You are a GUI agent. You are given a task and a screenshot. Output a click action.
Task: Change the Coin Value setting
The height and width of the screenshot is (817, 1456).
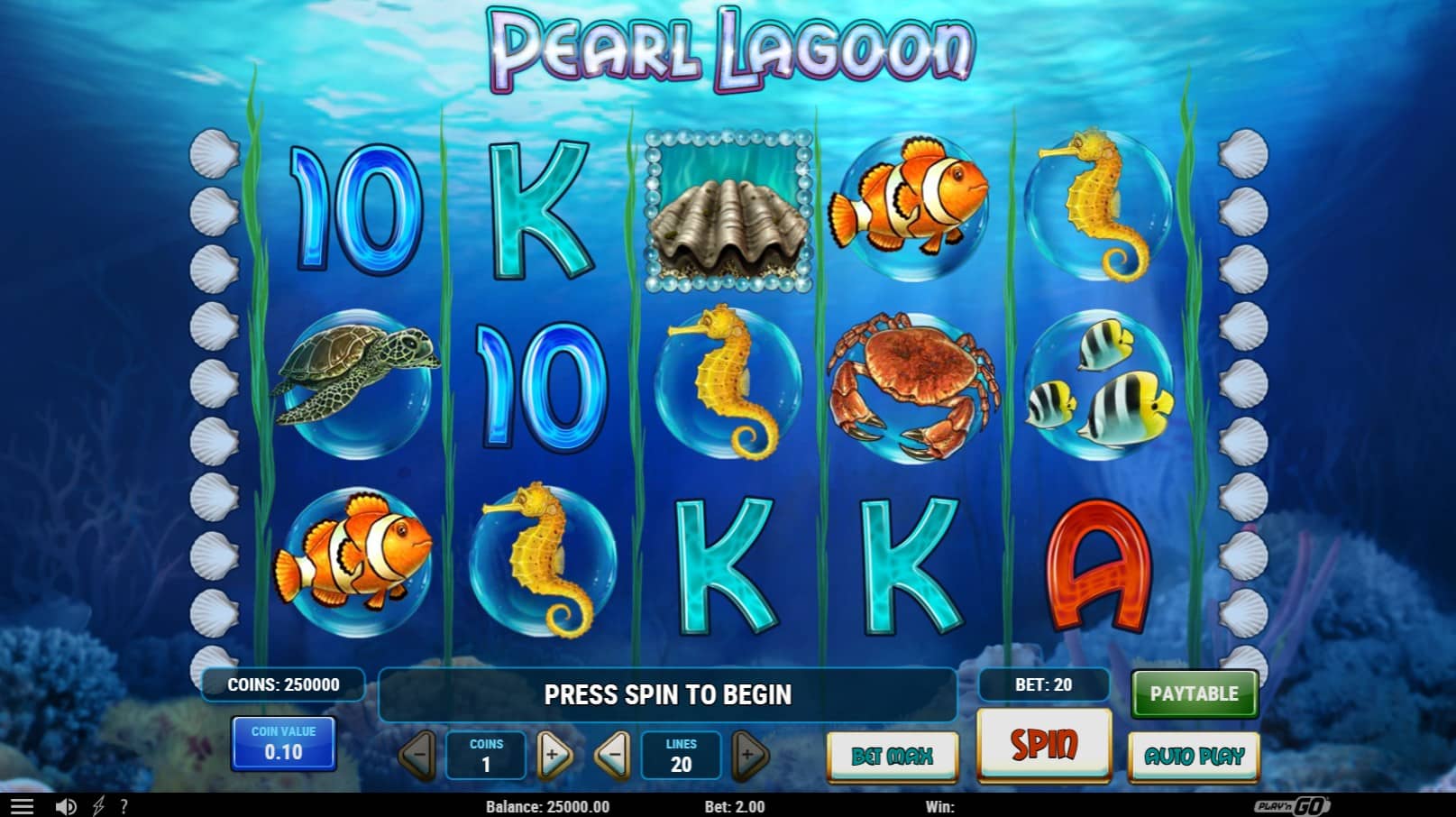[x=283, y=744]
